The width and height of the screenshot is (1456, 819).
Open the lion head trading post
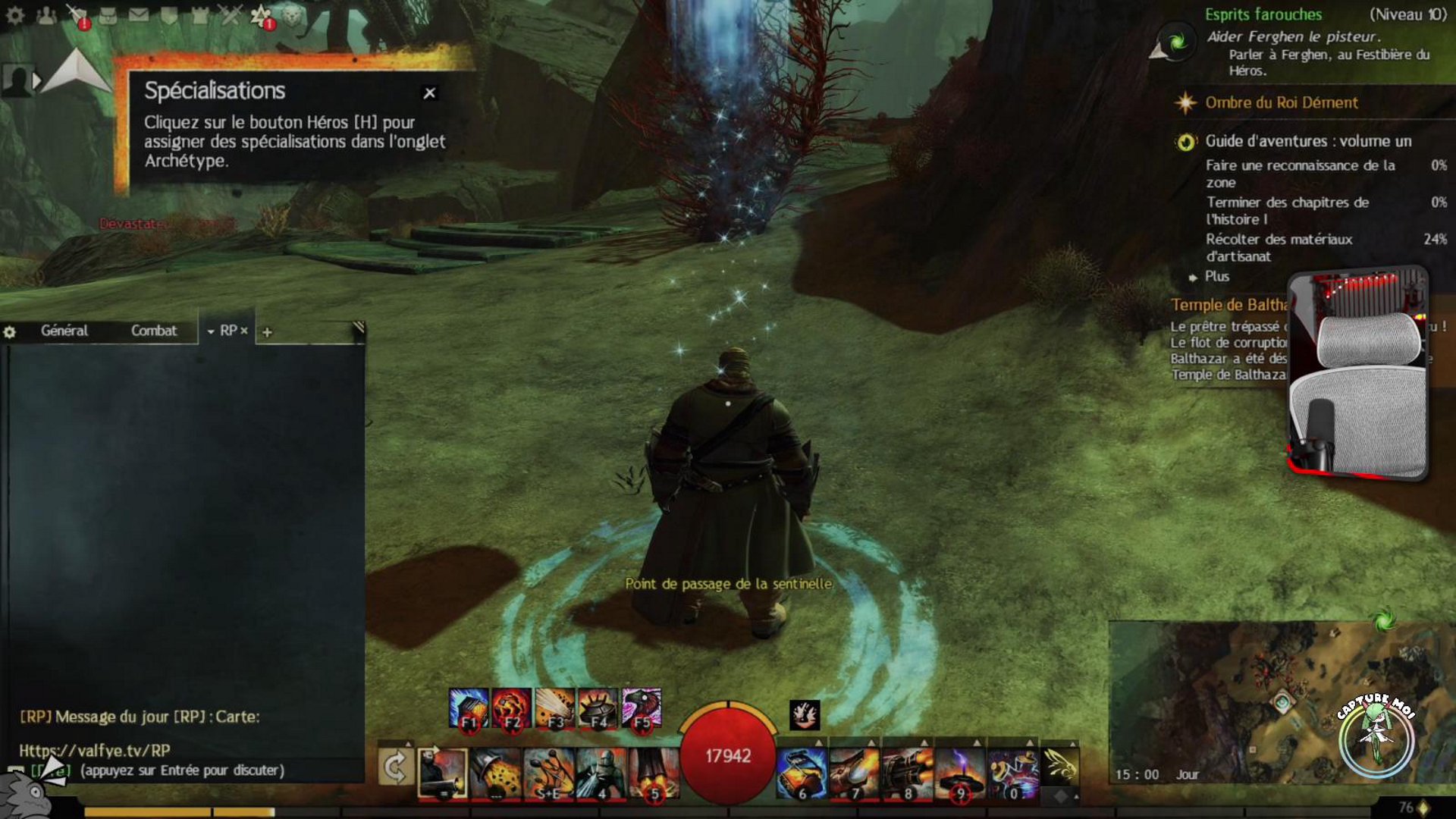tap(292, 15)
